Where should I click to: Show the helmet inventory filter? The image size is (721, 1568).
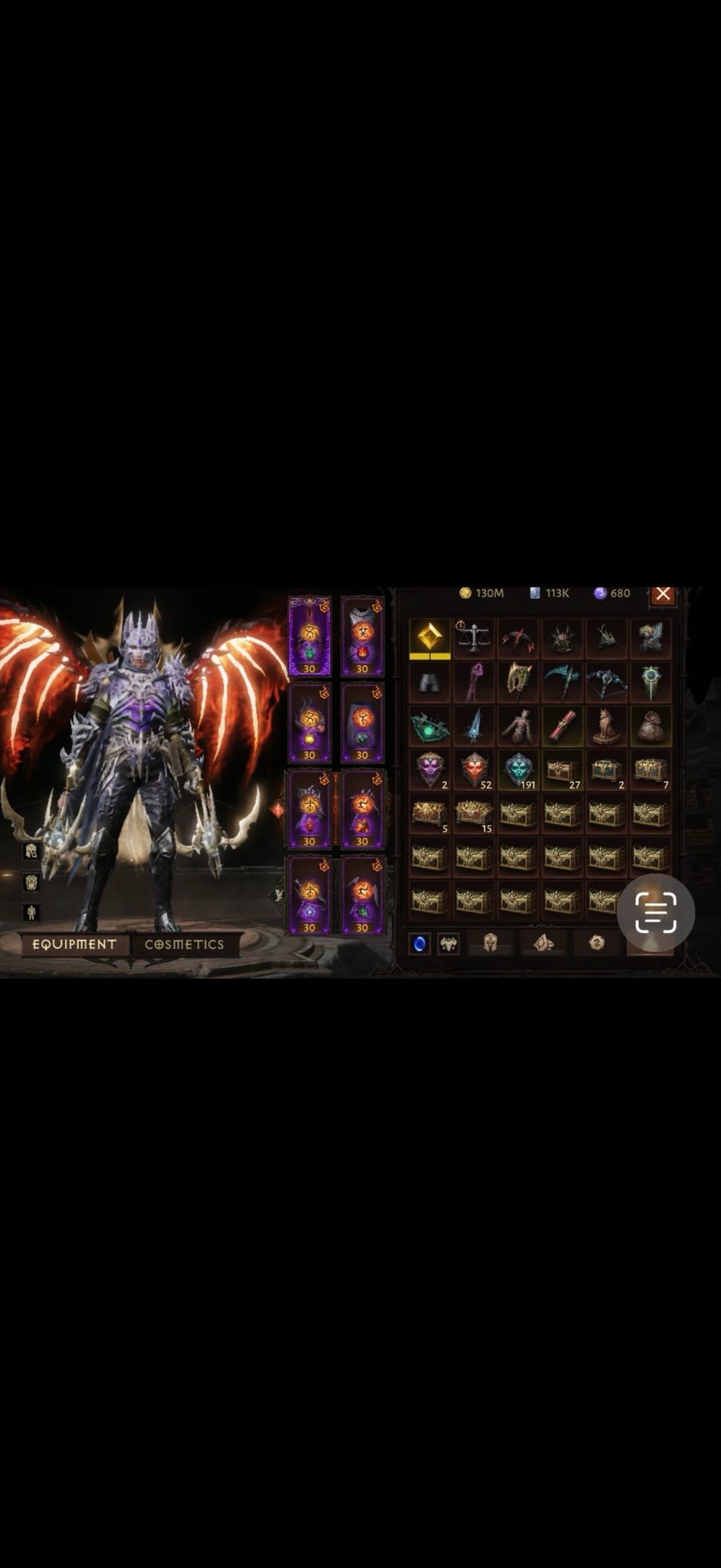[490, 943]
